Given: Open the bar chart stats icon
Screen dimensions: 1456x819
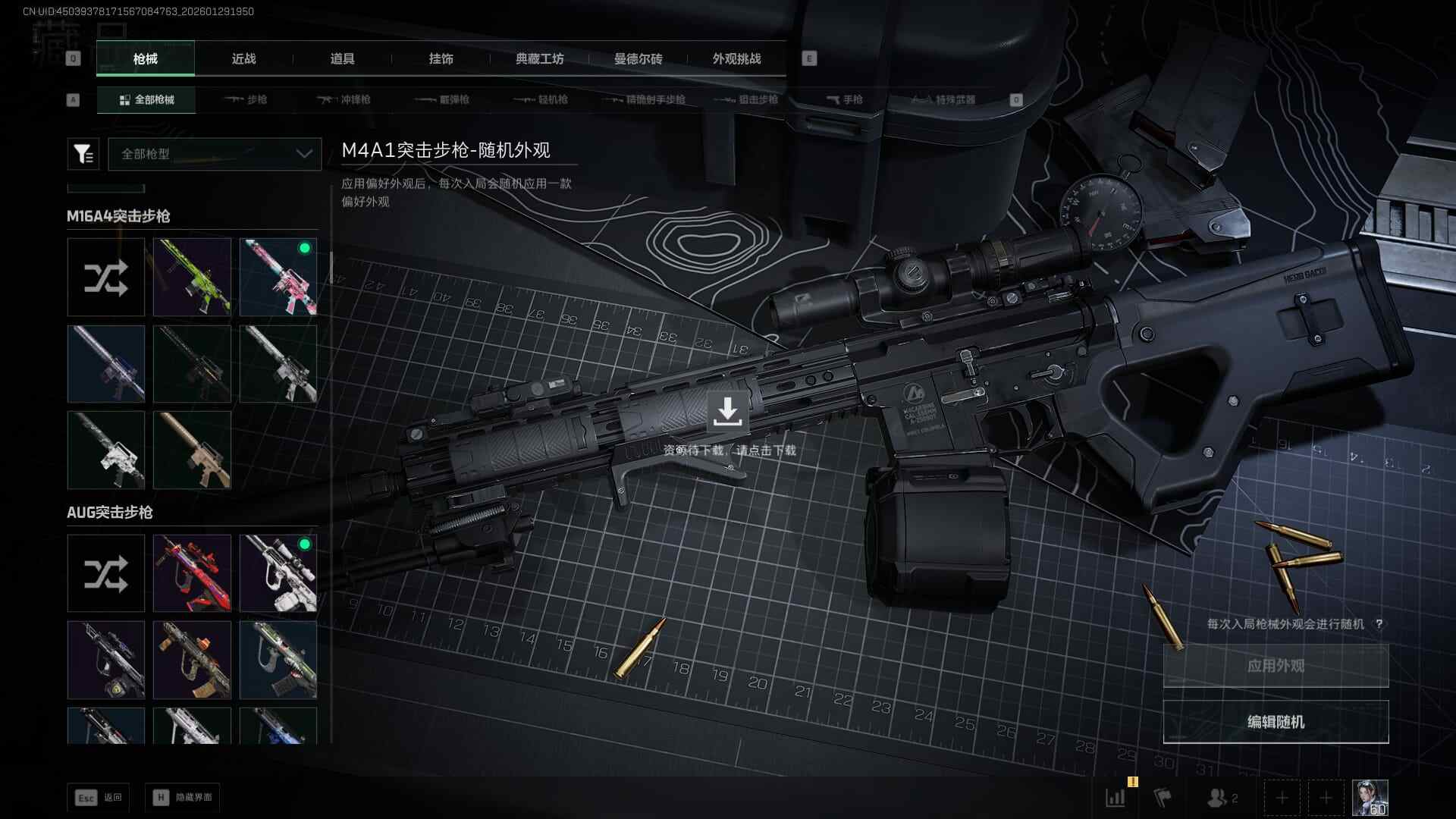Looking at the screenshot, I should tap(1116, 798).
